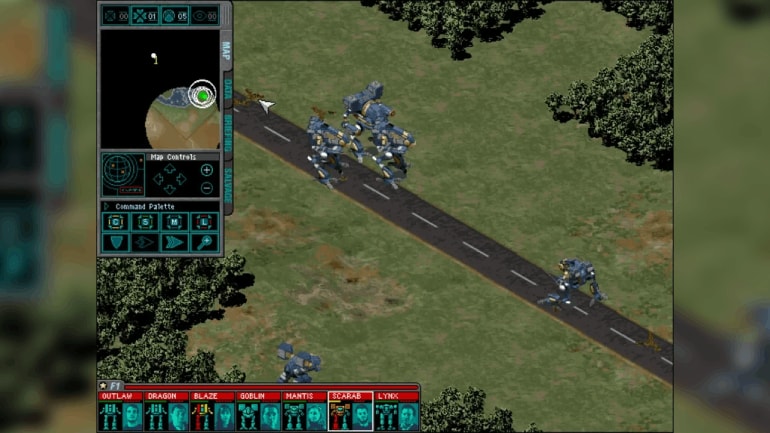Choose the M command palette button
Viewport: 770px width, 433px height.
point(174,222)
